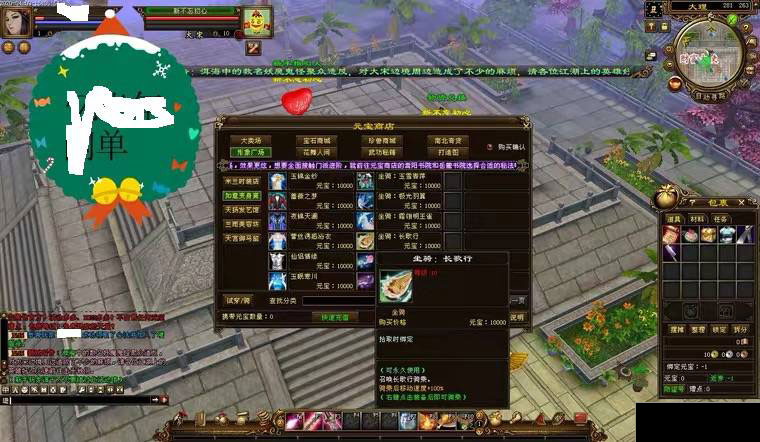Switch to the 材料 inventory tab
The width and height of the screenshot is (760, 442).
tap(696, 218)
